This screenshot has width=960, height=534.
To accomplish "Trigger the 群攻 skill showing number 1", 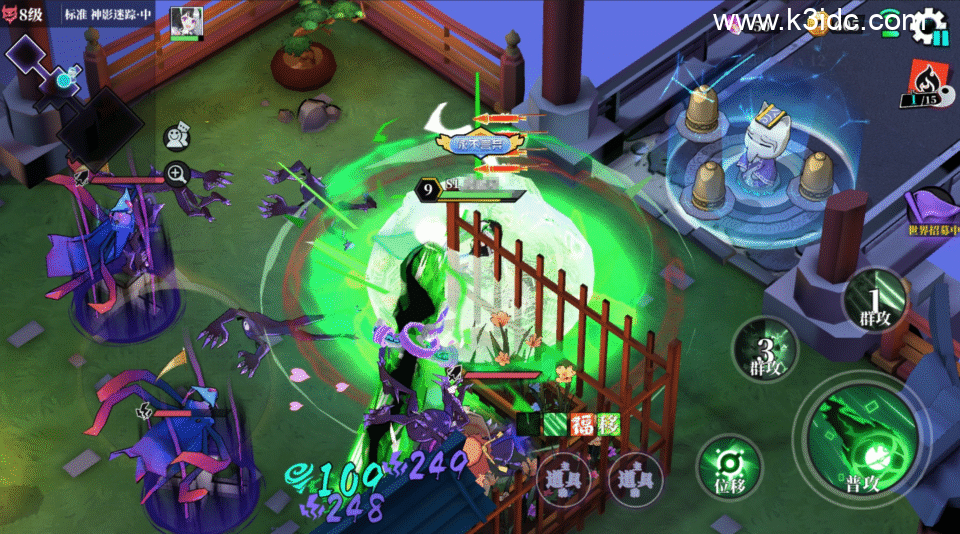I will point(874,298).
